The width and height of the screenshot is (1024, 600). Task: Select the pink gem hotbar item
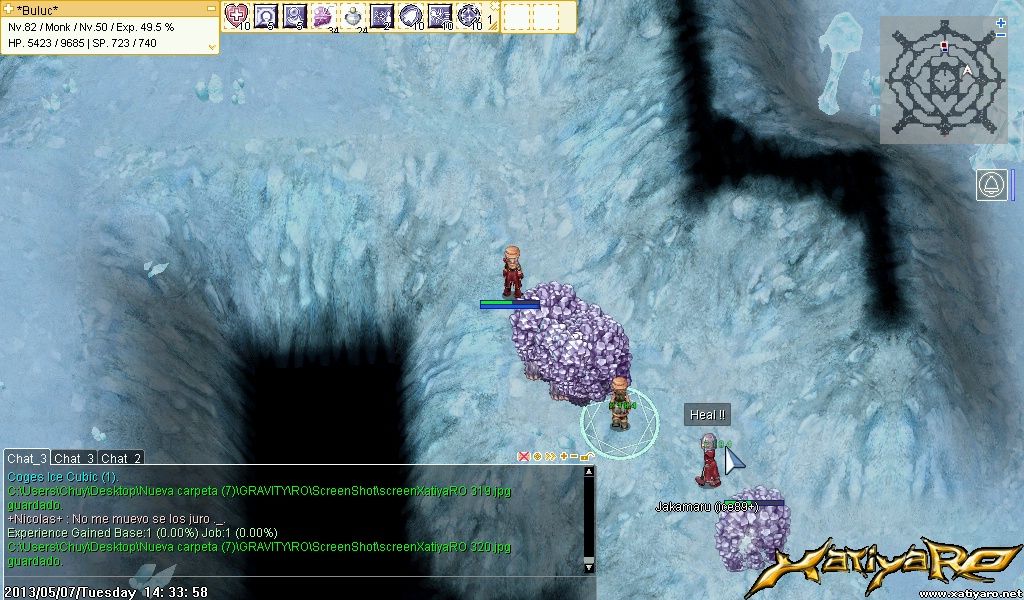pos(324,15)
